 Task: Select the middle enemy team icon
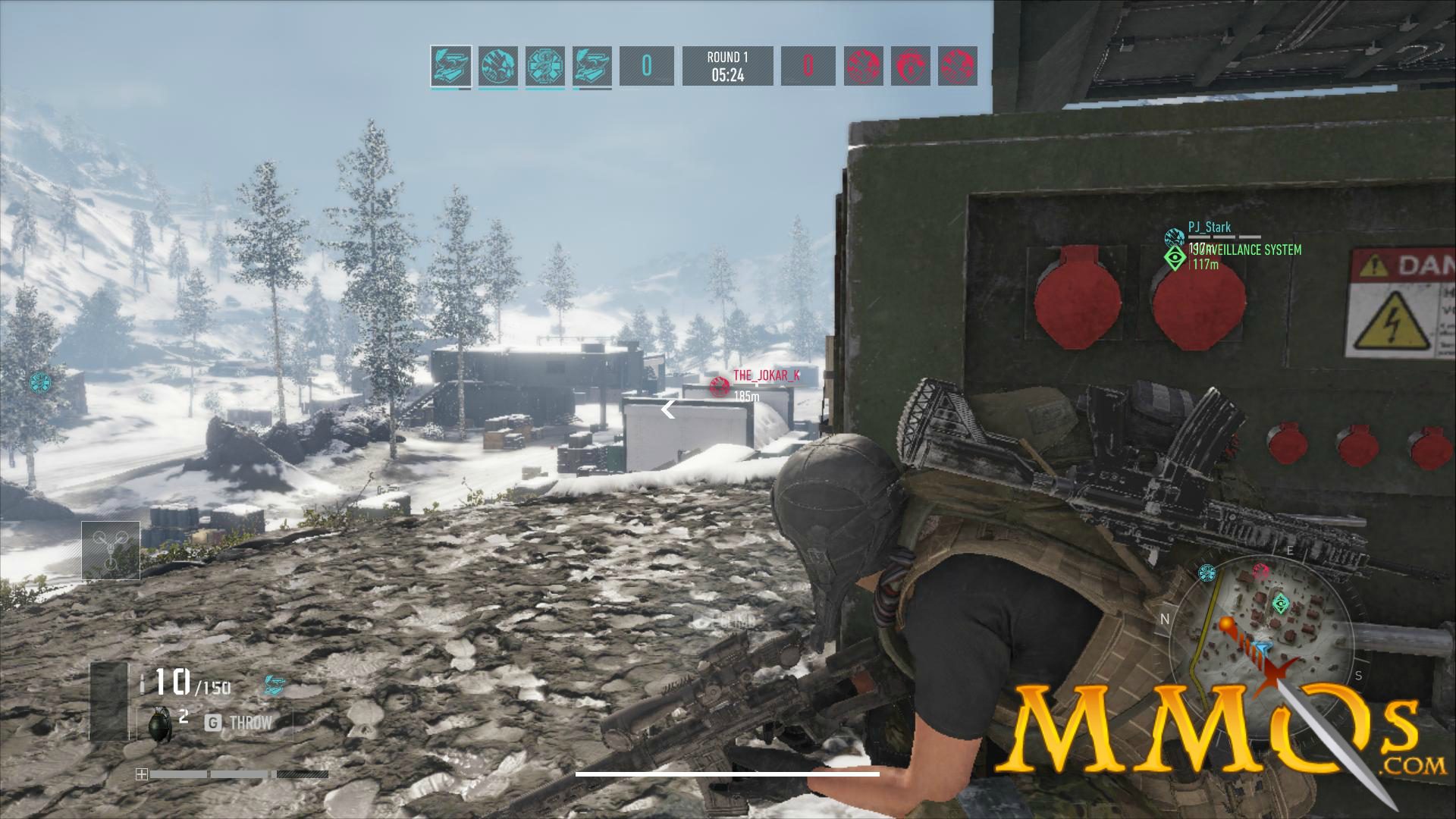click(x=910, y=68)
